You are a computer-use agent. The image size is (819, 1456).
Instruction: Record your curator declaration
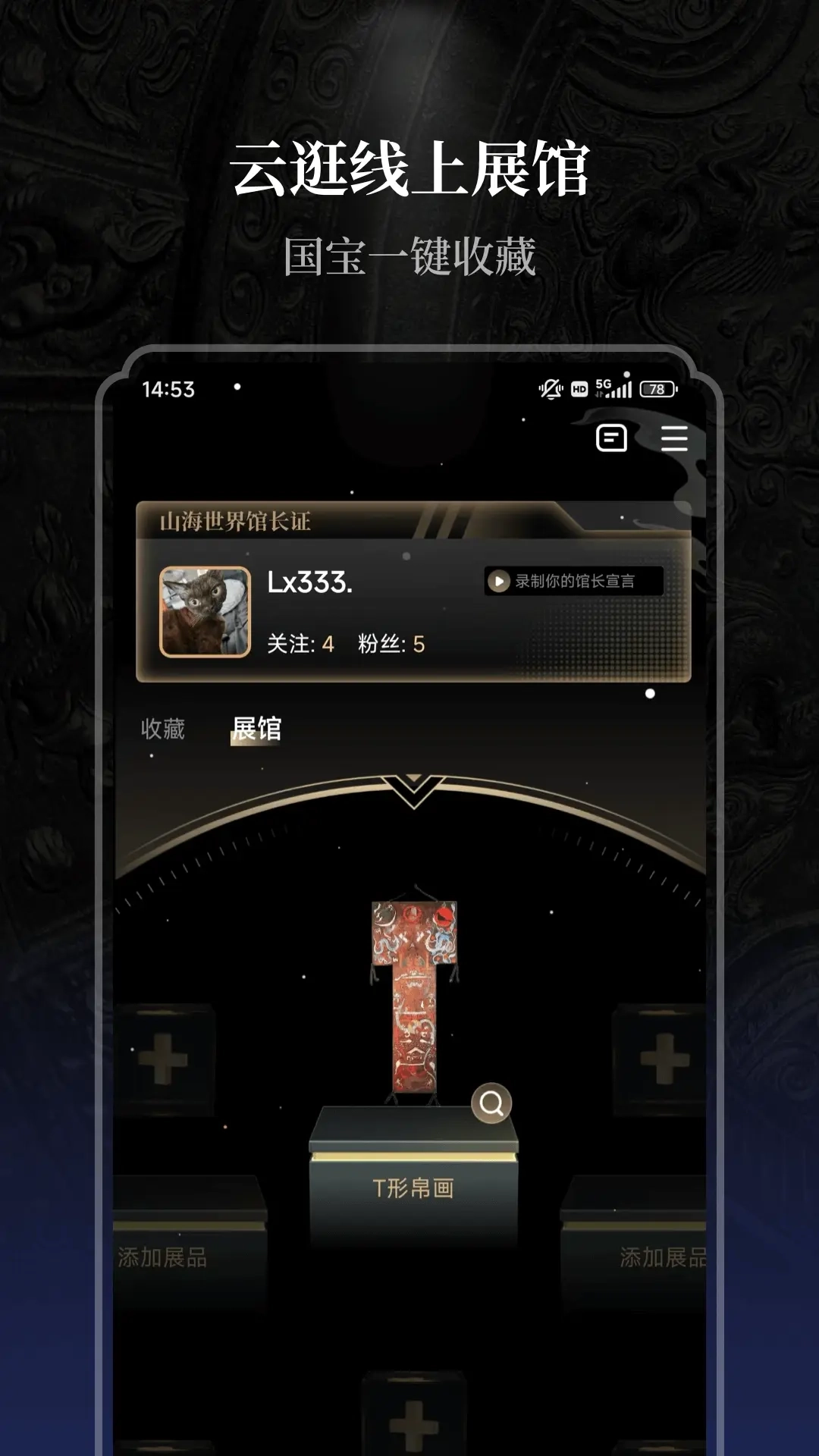pyautogui.click(x=573, y=582)
